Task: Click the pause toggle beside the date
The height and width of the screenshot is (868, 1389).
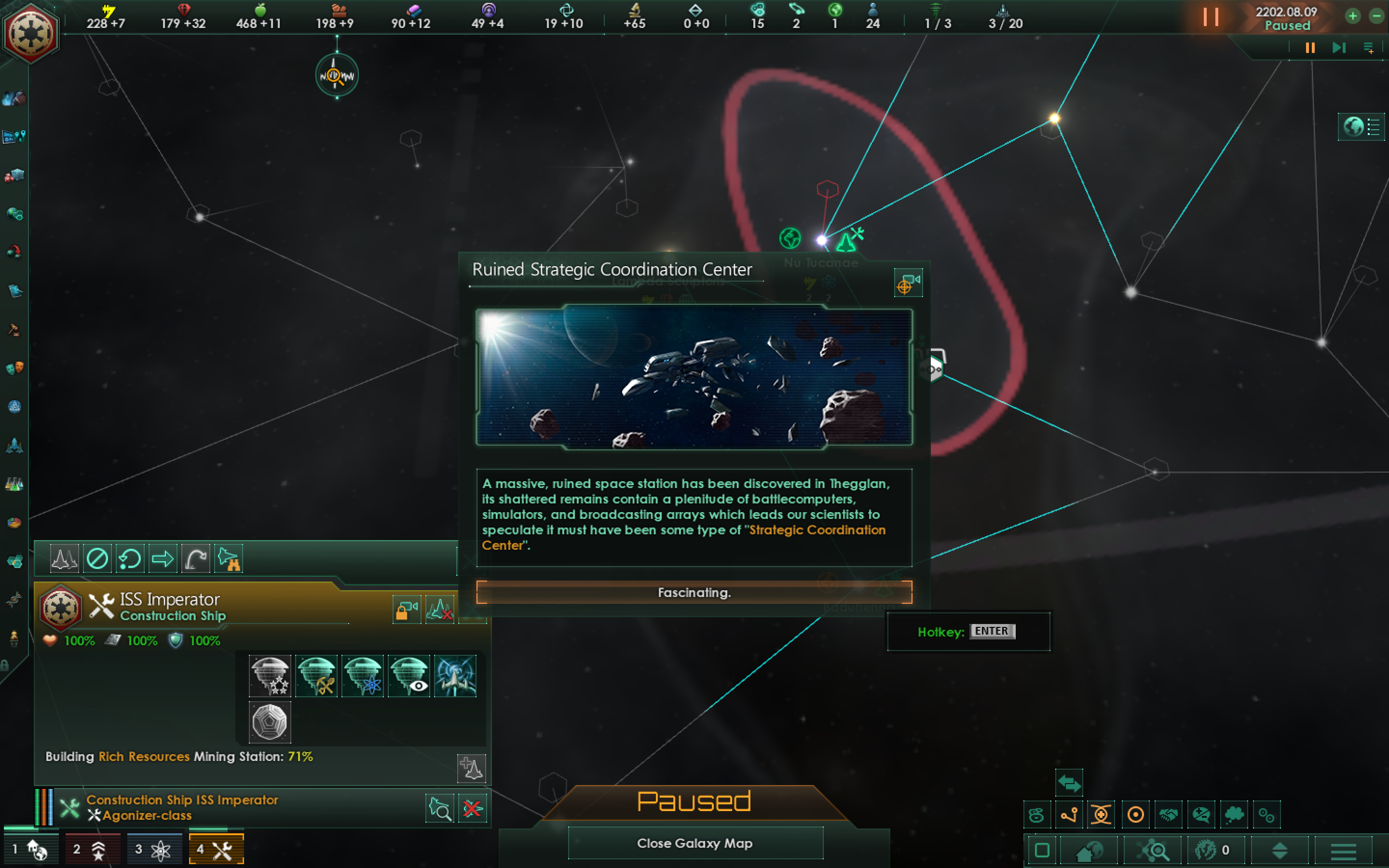Action: coord(1212,18)
